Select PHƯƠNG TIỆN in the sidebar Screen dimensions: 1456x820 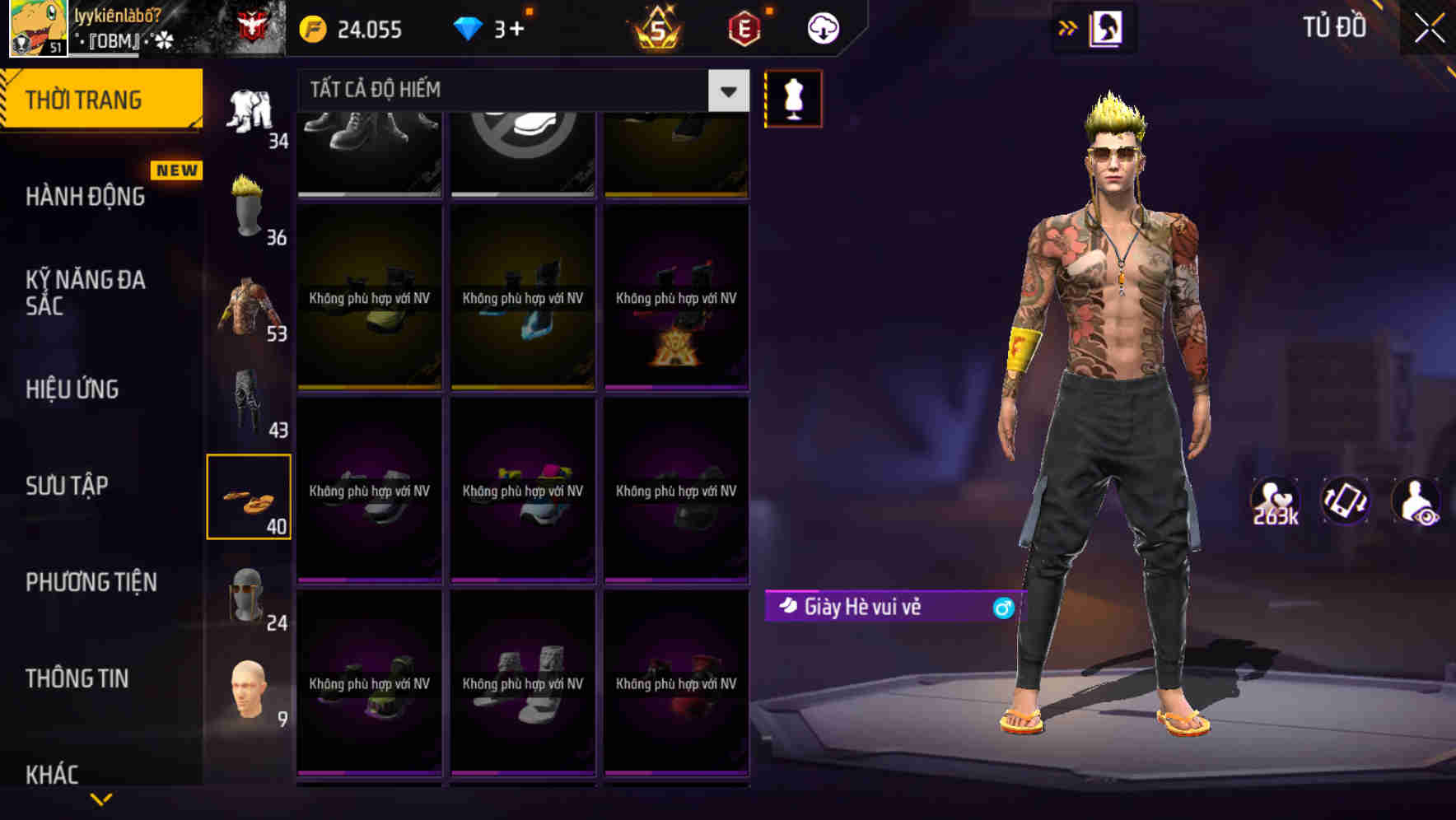[91, 582]
